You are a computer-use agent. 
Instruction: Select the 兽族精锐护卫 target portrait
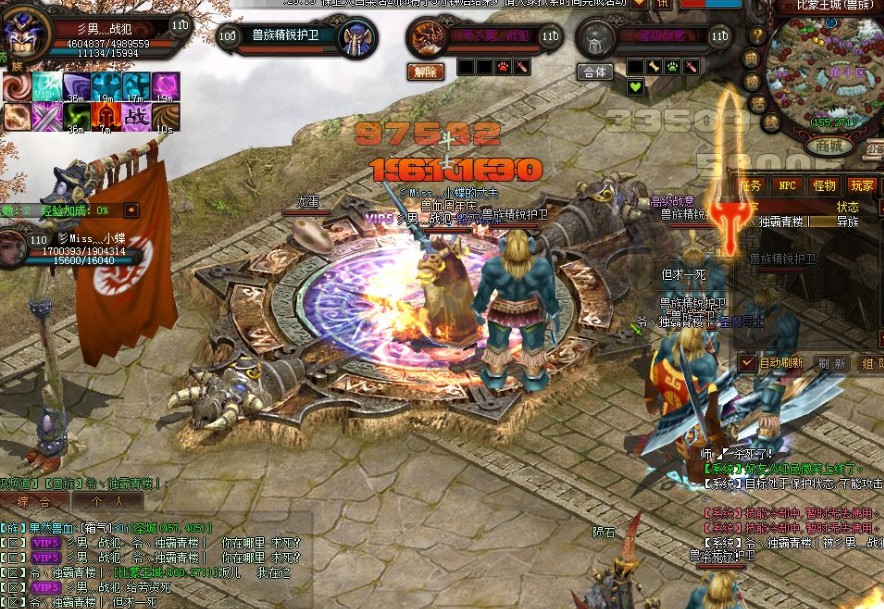356,40
